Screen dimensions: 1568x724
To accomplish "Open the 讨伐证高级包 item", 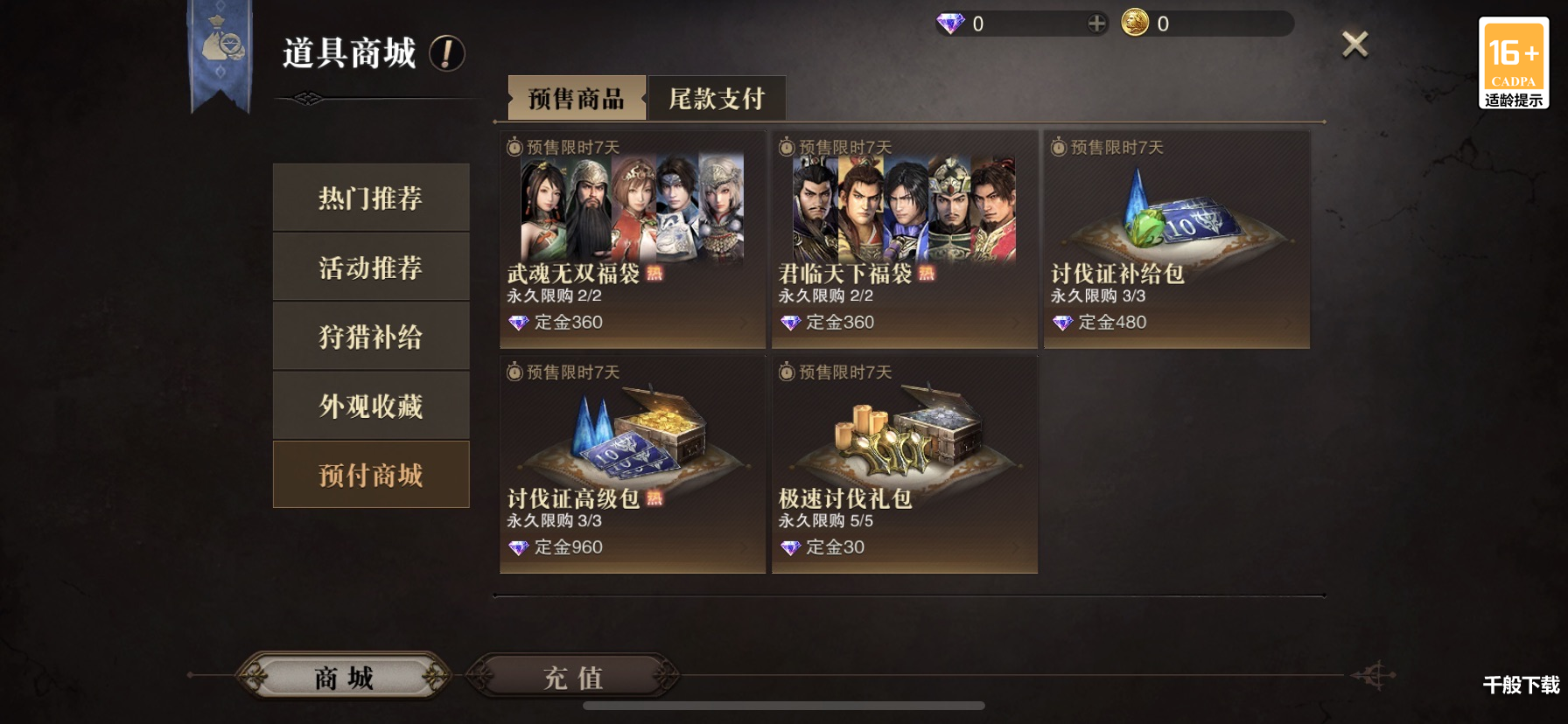I will [633, 464].
